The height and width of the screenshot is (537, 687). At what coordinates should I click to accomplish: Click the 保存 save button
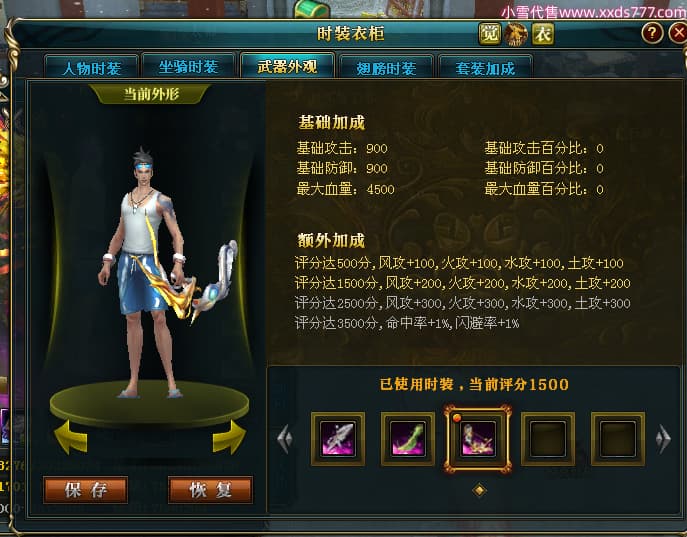(x=85, y=489)
